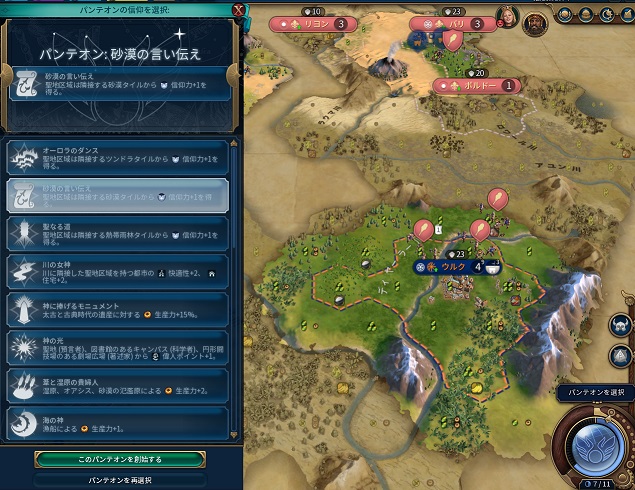This screenshot has width=635, height=490.
Task: Select the オーロラのダンス pantheon belief
Action: tap(120, 154)
